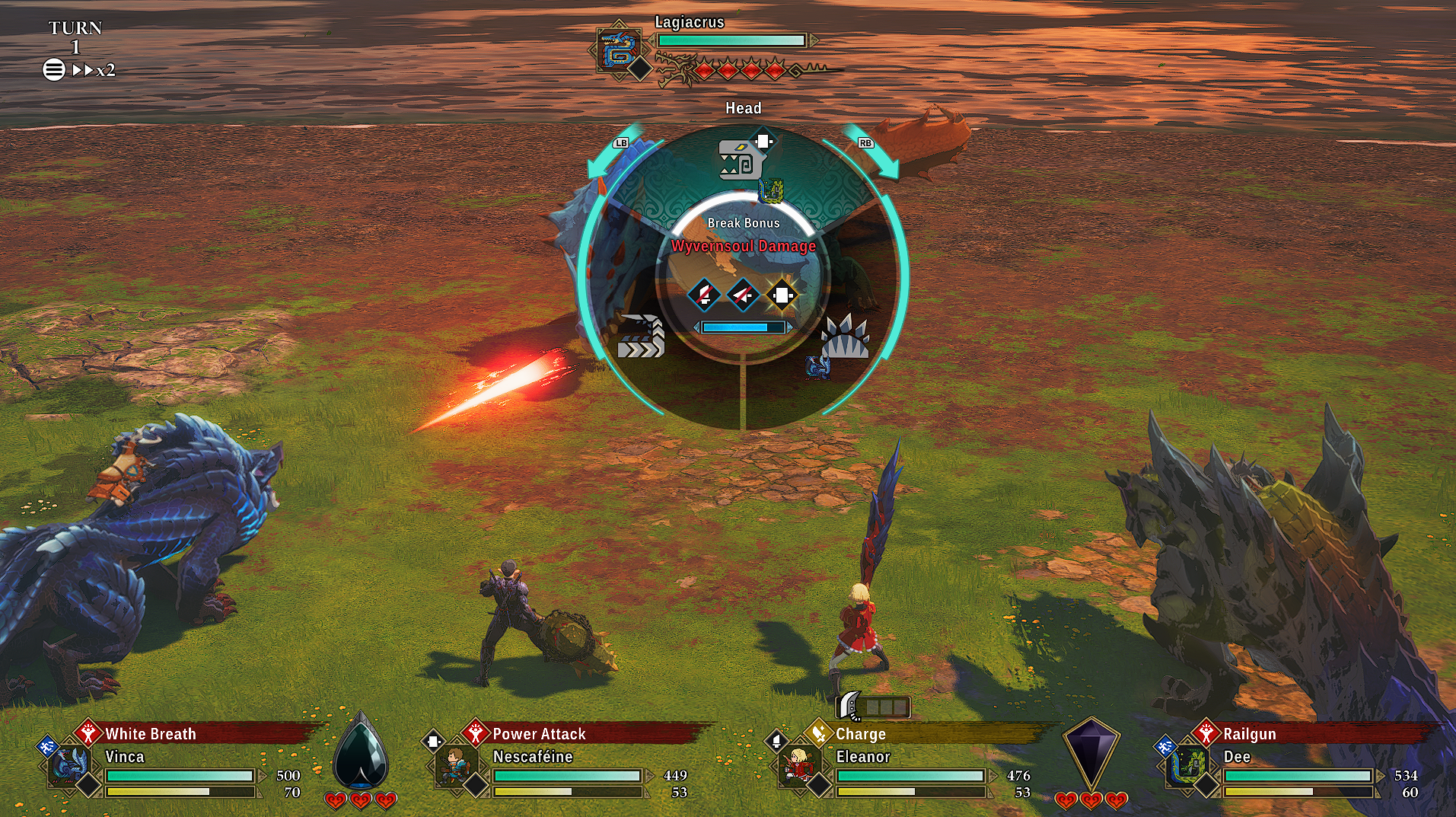
Task: Select Nescaféine's character portrait
Action: tap(454, 767)
